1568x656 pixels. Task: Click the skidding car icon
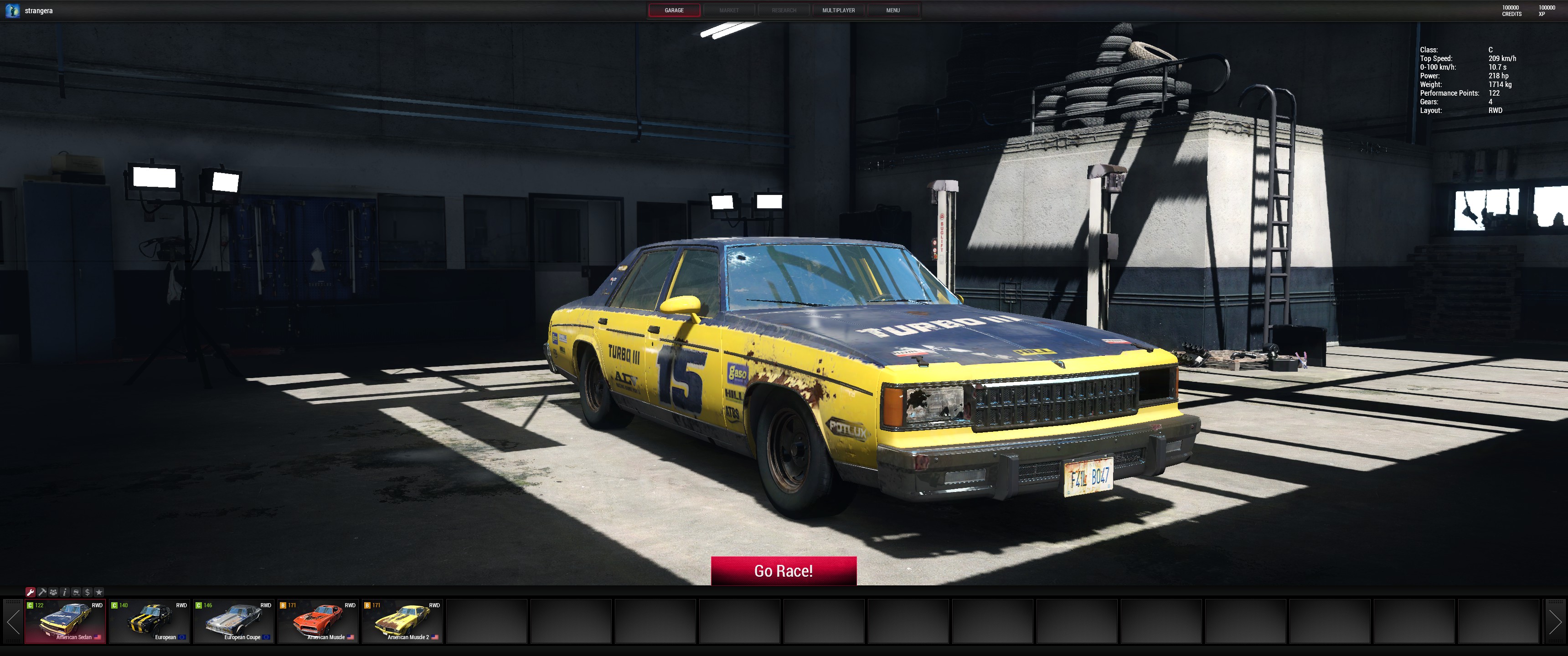[76, 592]
